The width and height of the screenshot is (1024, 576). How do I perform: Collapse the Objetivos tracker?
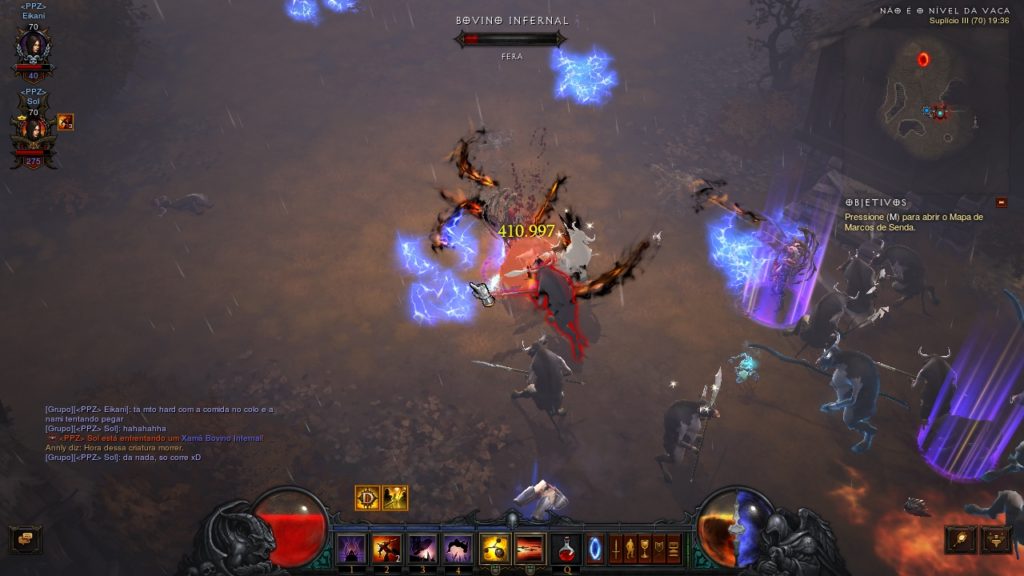[1001, 202]
